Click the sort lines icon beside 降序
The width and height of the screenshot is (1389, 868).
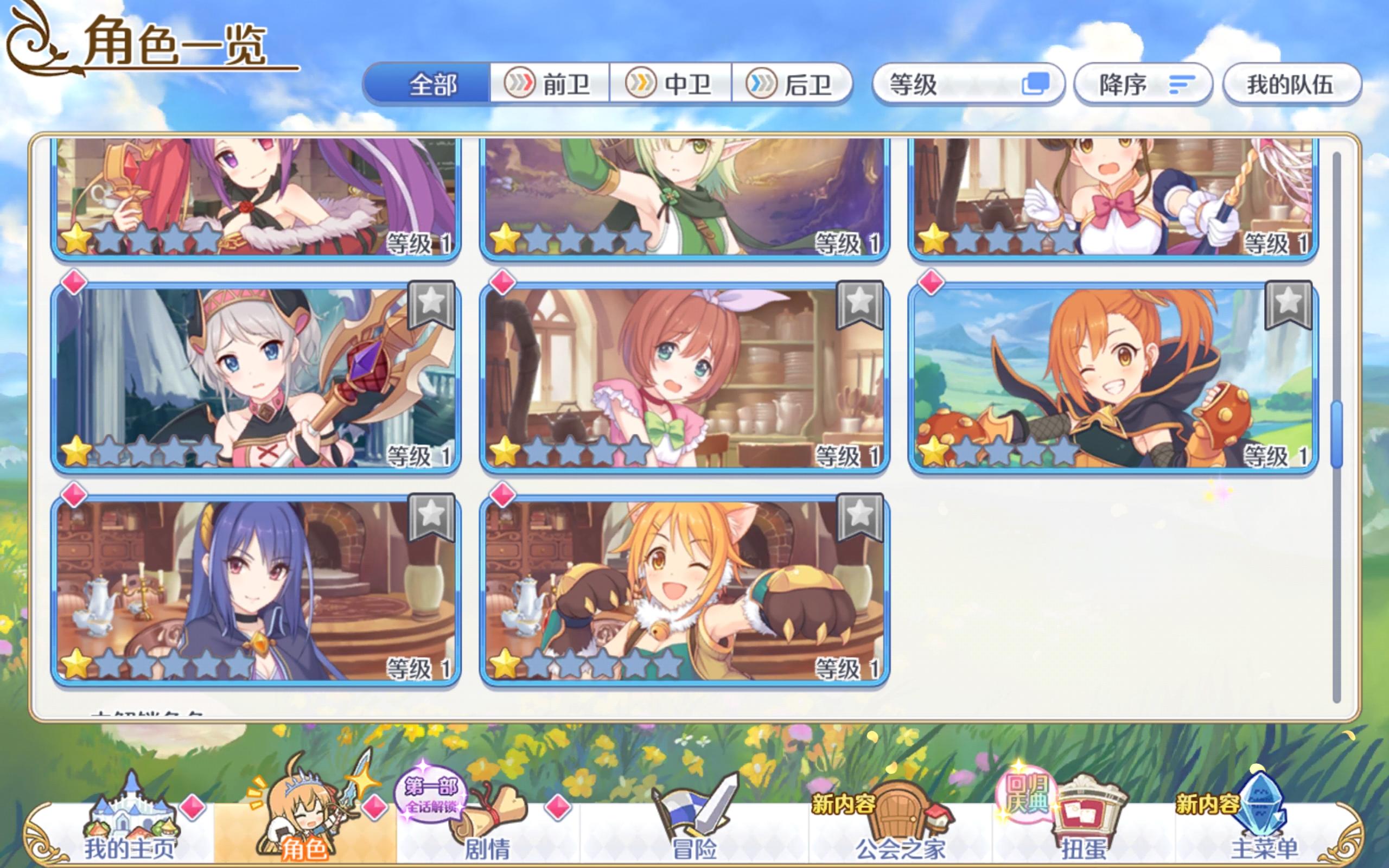pyautogui.click(x=1182, y=85)
